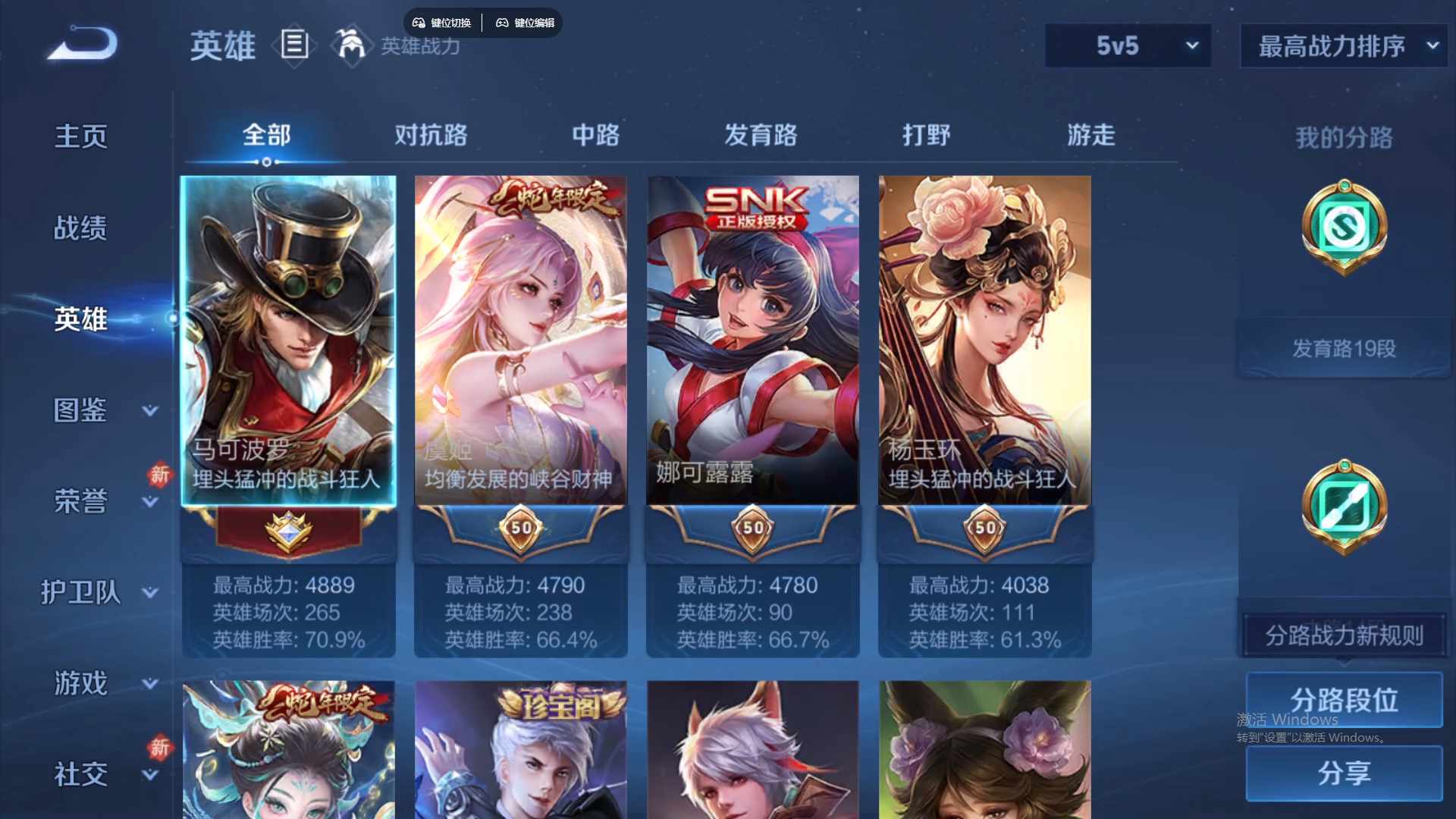Open the hero list icon beside 英雄 title
Viewport: 1456px width, 819px height.
coord(295,45)
